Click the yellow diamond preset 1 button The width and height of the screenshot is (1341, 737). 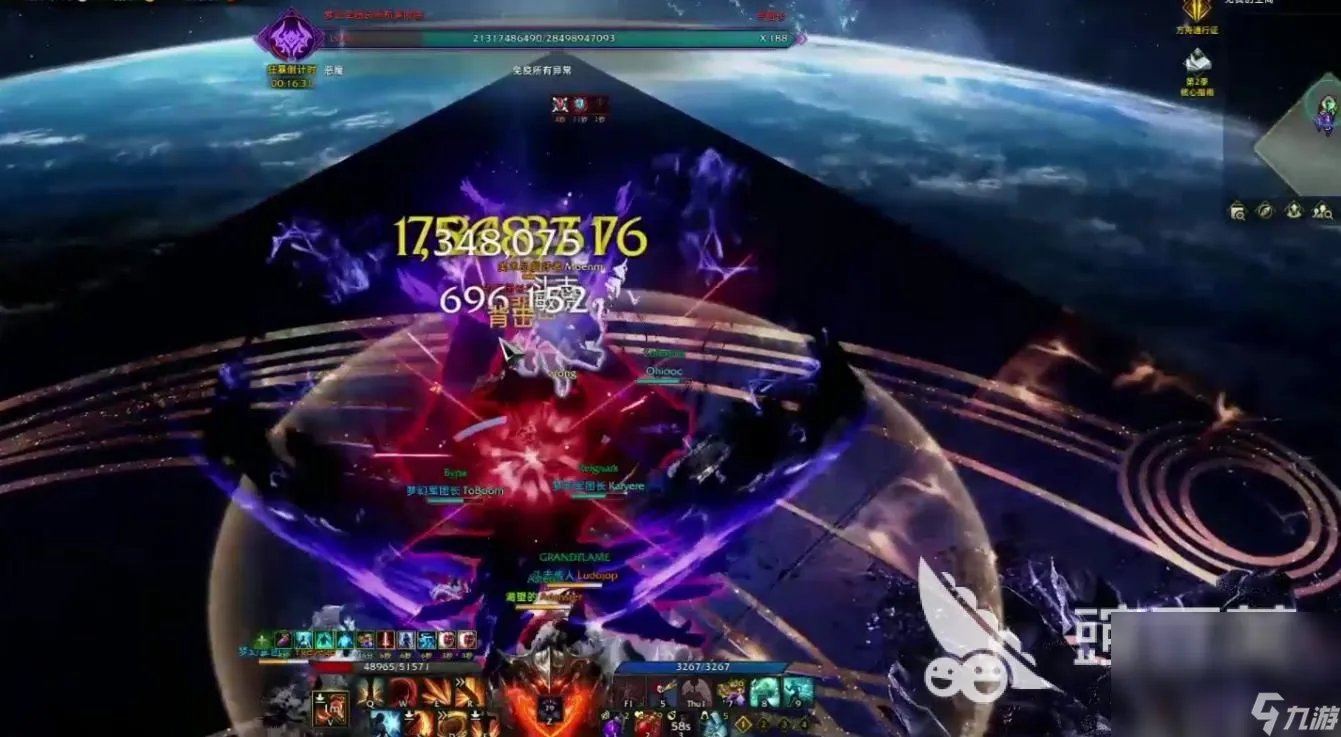744,723
